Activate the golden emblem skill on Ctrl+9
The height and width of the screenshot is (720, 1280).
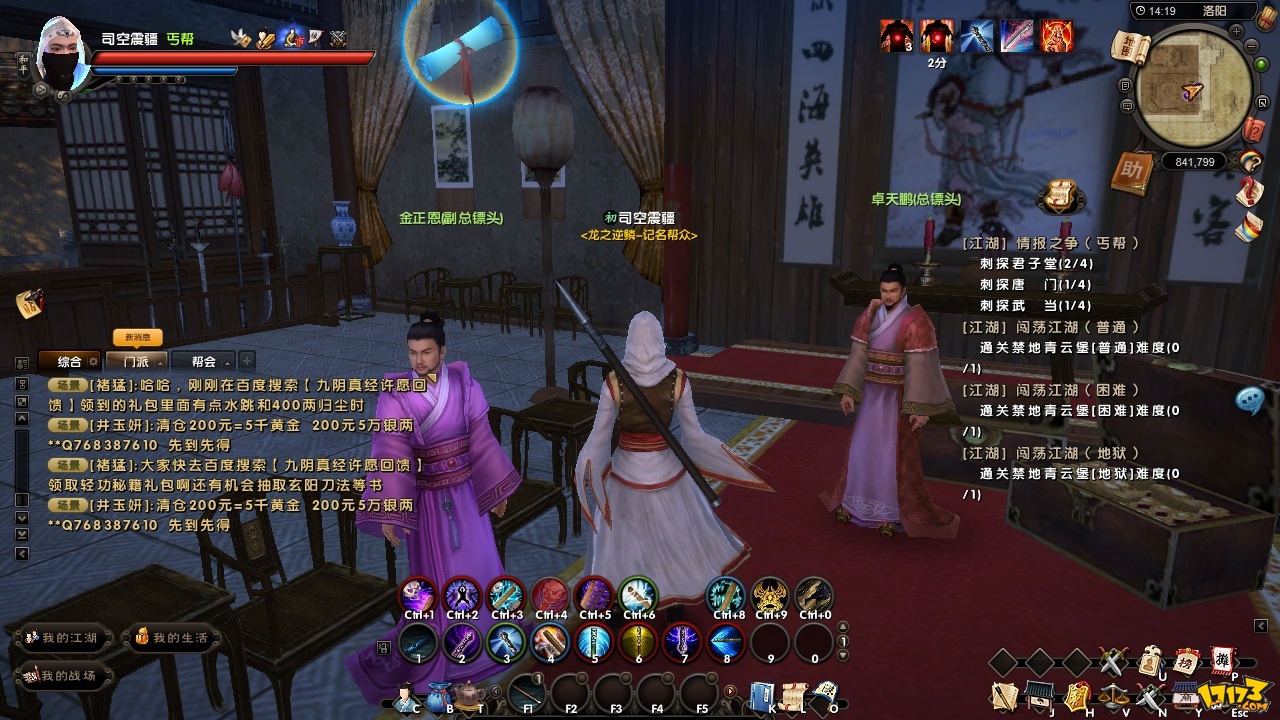point(770,596)
